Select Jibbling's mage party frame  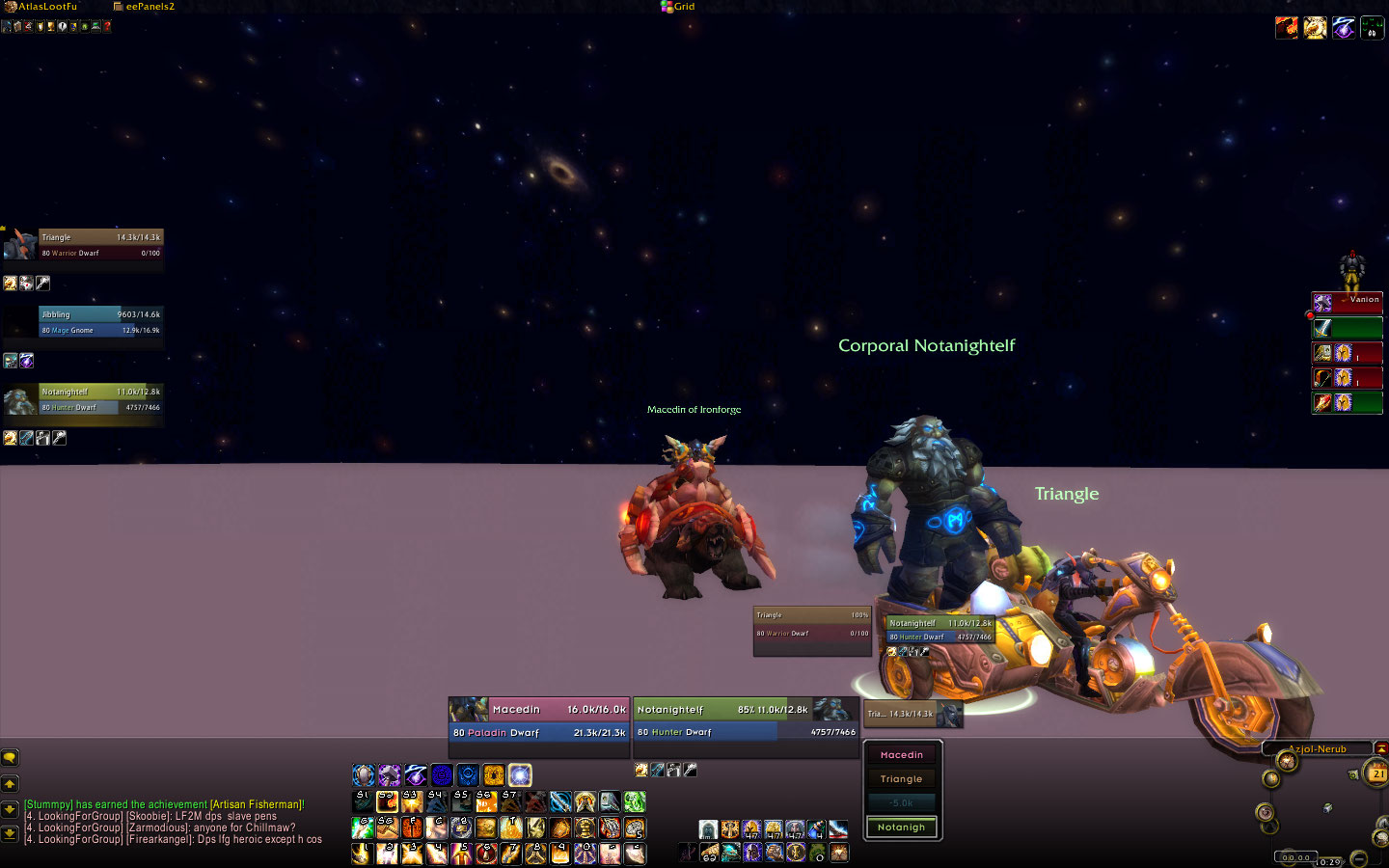(100, 322)
